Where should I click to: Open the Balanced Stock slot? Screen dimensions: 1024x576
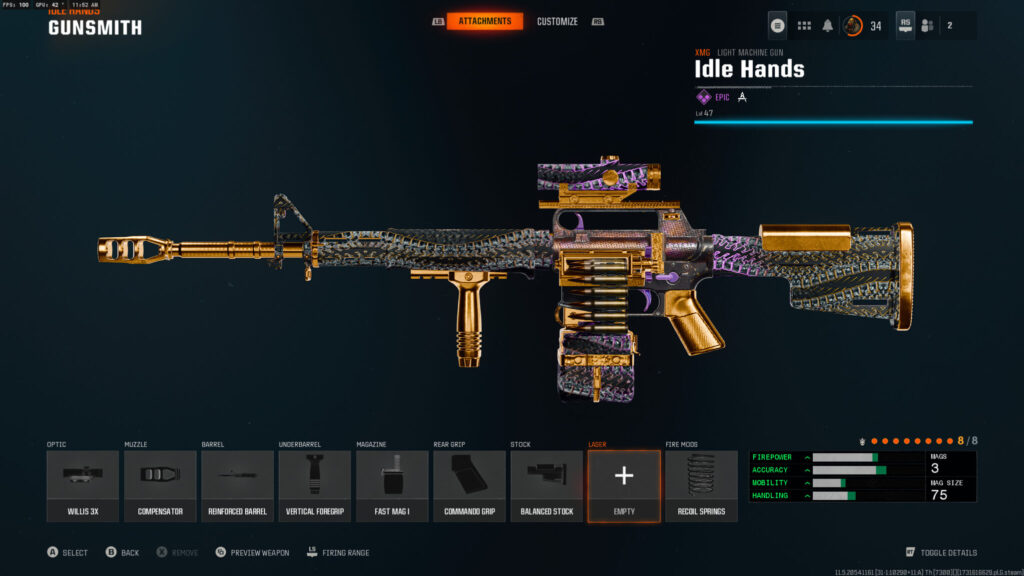click(546, 486)
